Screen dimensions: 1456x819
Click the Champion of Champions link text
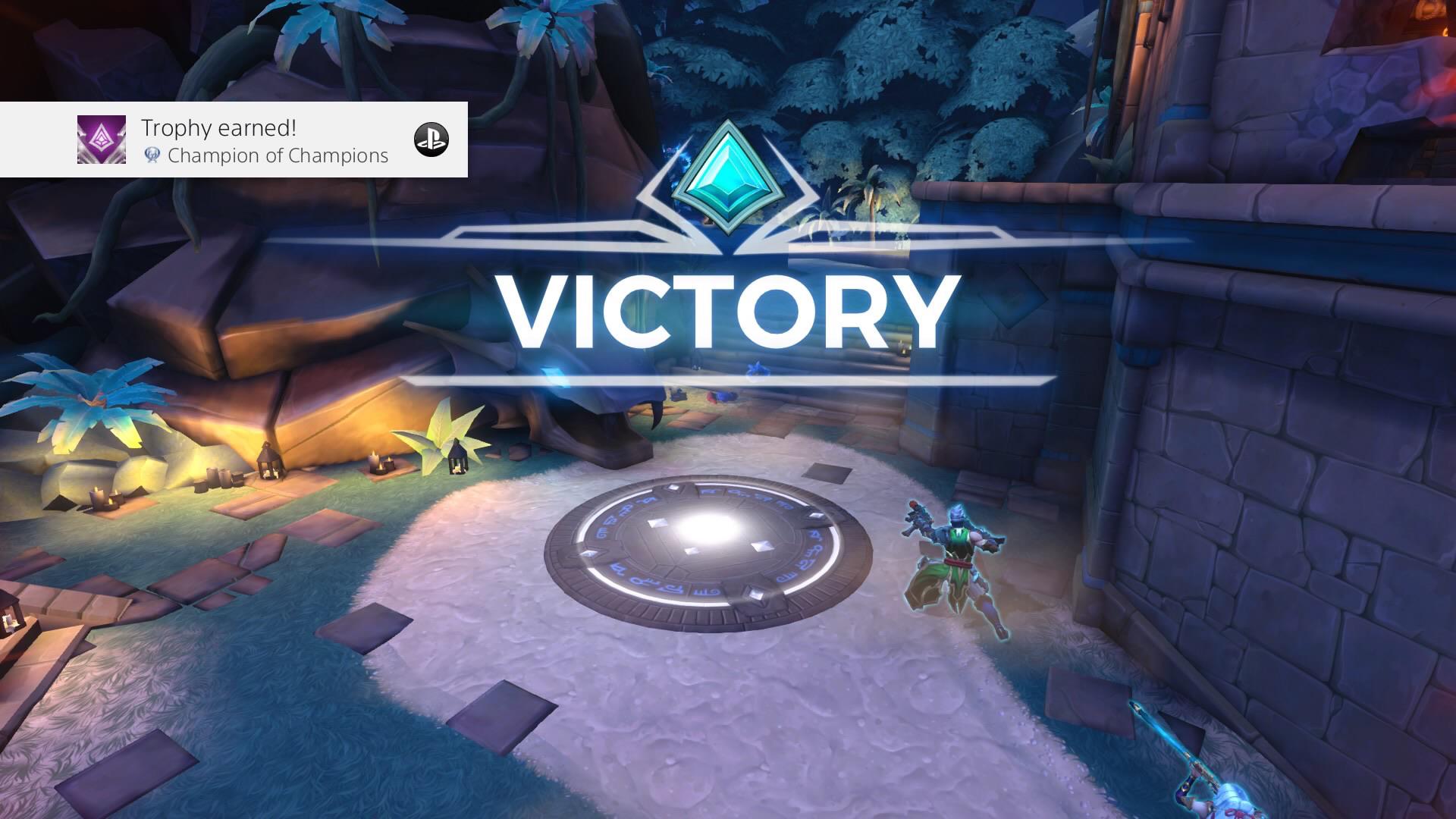[279, 157]
